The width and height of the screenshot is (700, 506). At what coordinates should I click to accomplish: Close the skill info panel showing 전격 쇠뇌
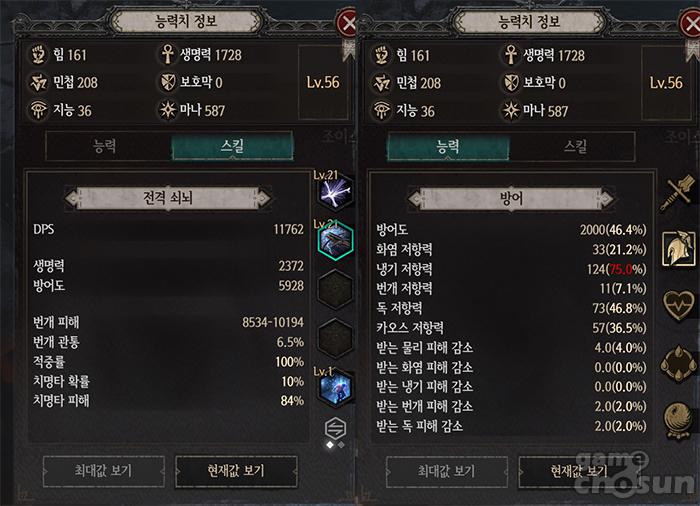347,22
